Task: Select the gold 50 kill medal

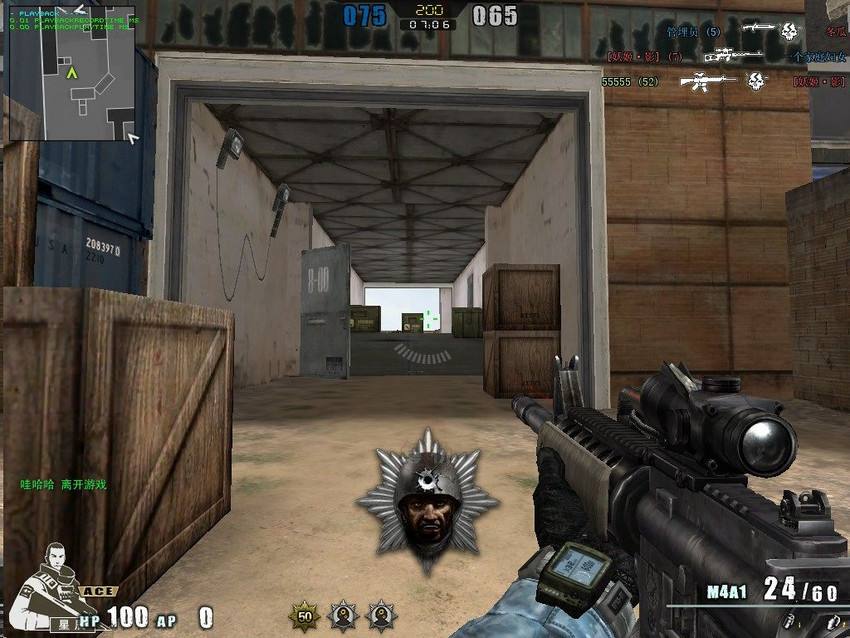Action: 304,615
